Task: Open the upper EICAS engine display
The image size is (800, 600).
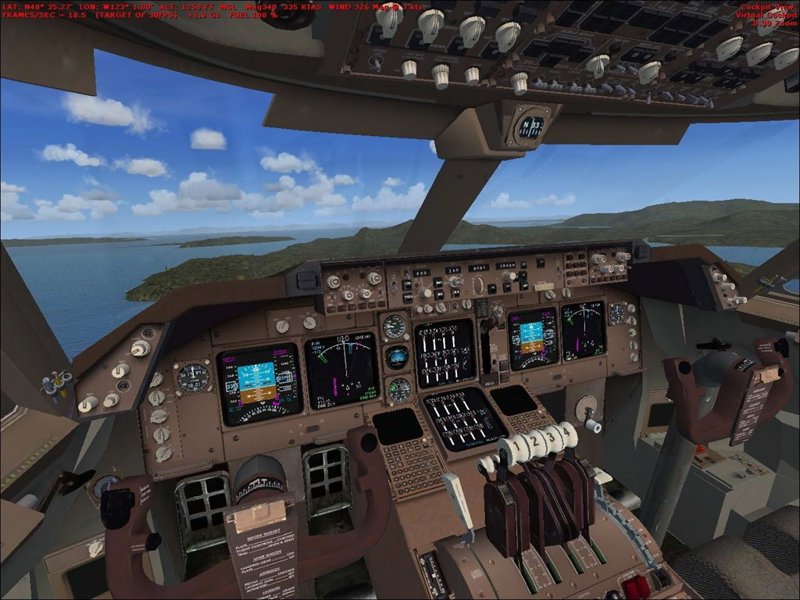Action: coord(445,351)
